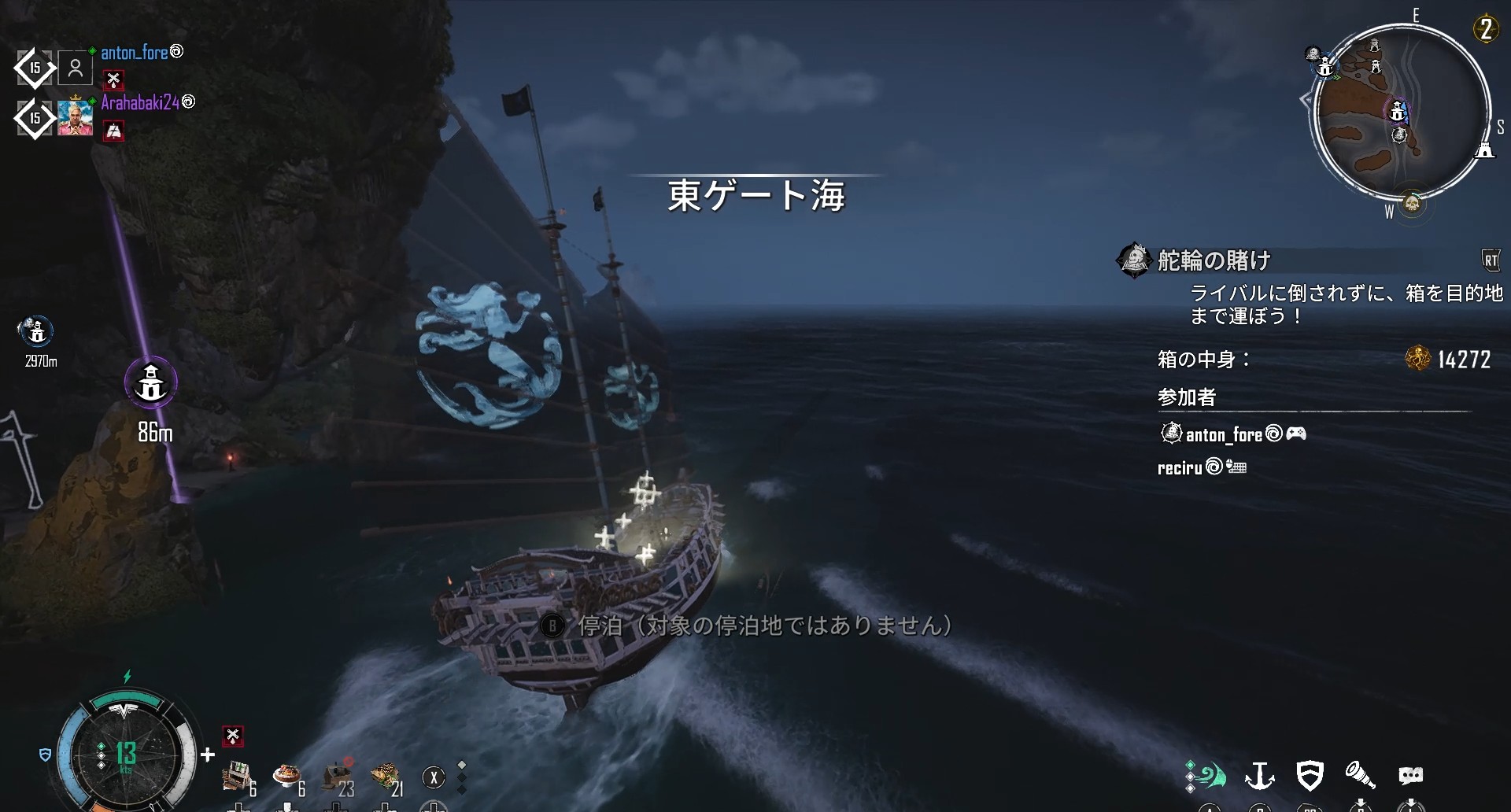The height and width of the screenshot is (812, 1511).
Task: Click the castle tower marker on minimap edge
Action: (x=1484, y=149)
